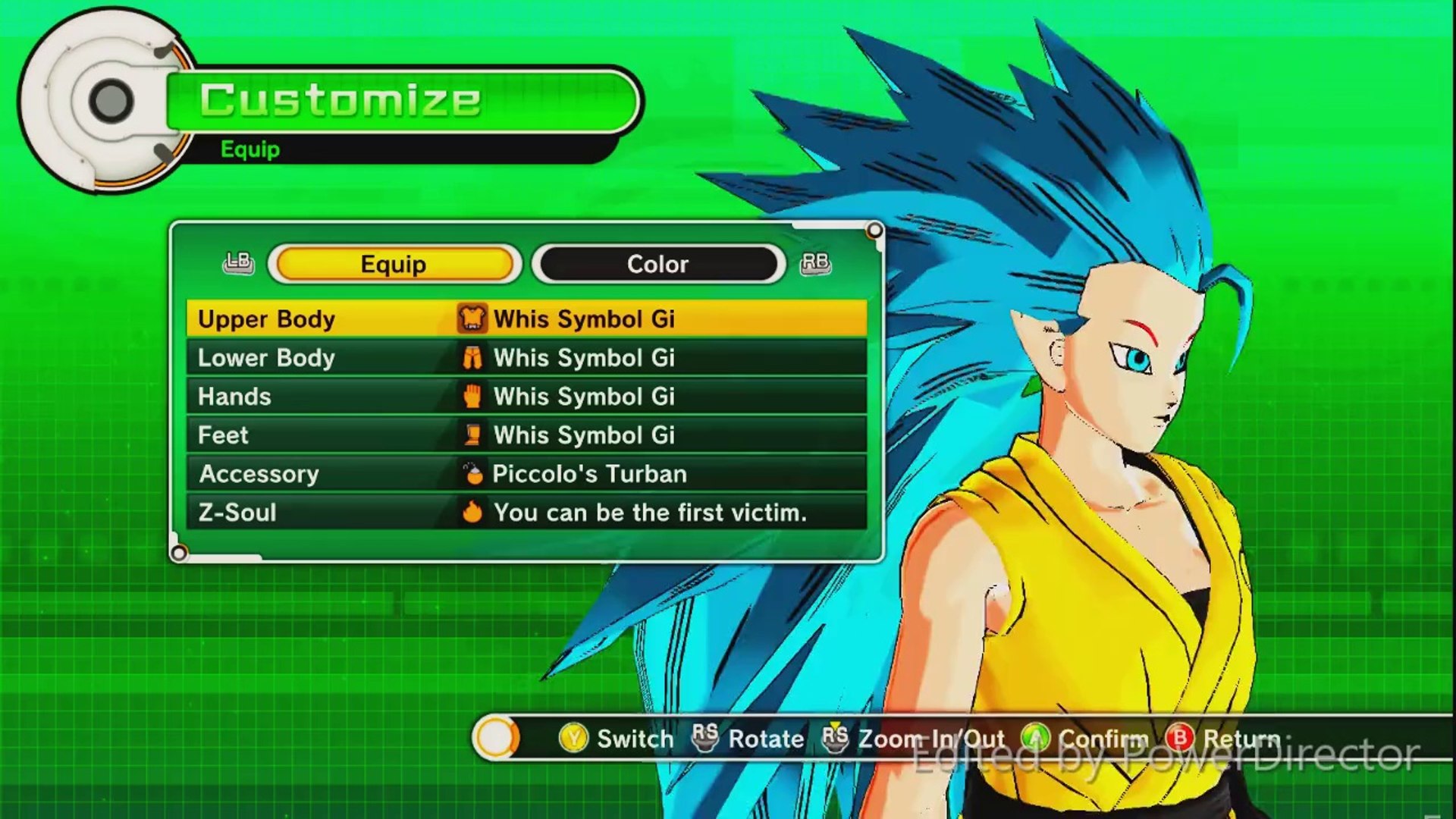Open the Hands equipment row
This screenshot has height=819, width=1456.
pyautogui.click(x=526, y=397)
